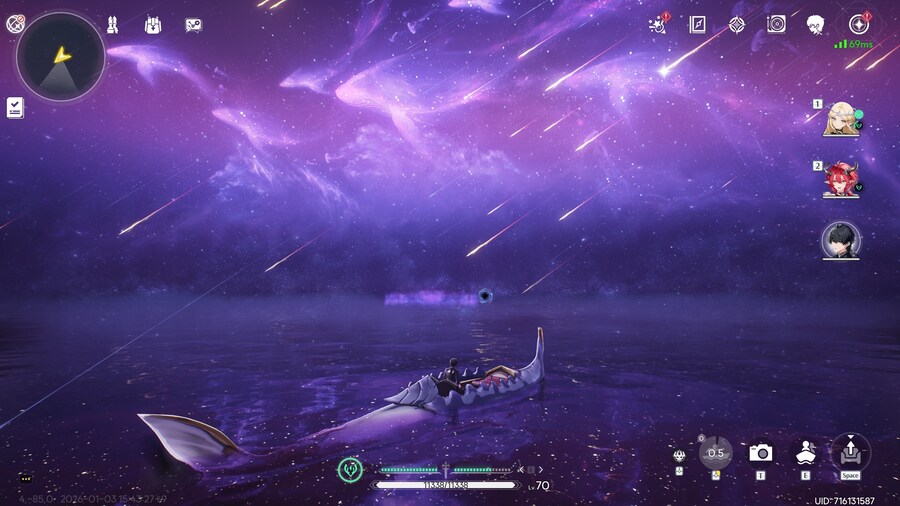Select the dark-haired character portrait
900x506 pixels.
pyautogui.click(x=840, y=240)
